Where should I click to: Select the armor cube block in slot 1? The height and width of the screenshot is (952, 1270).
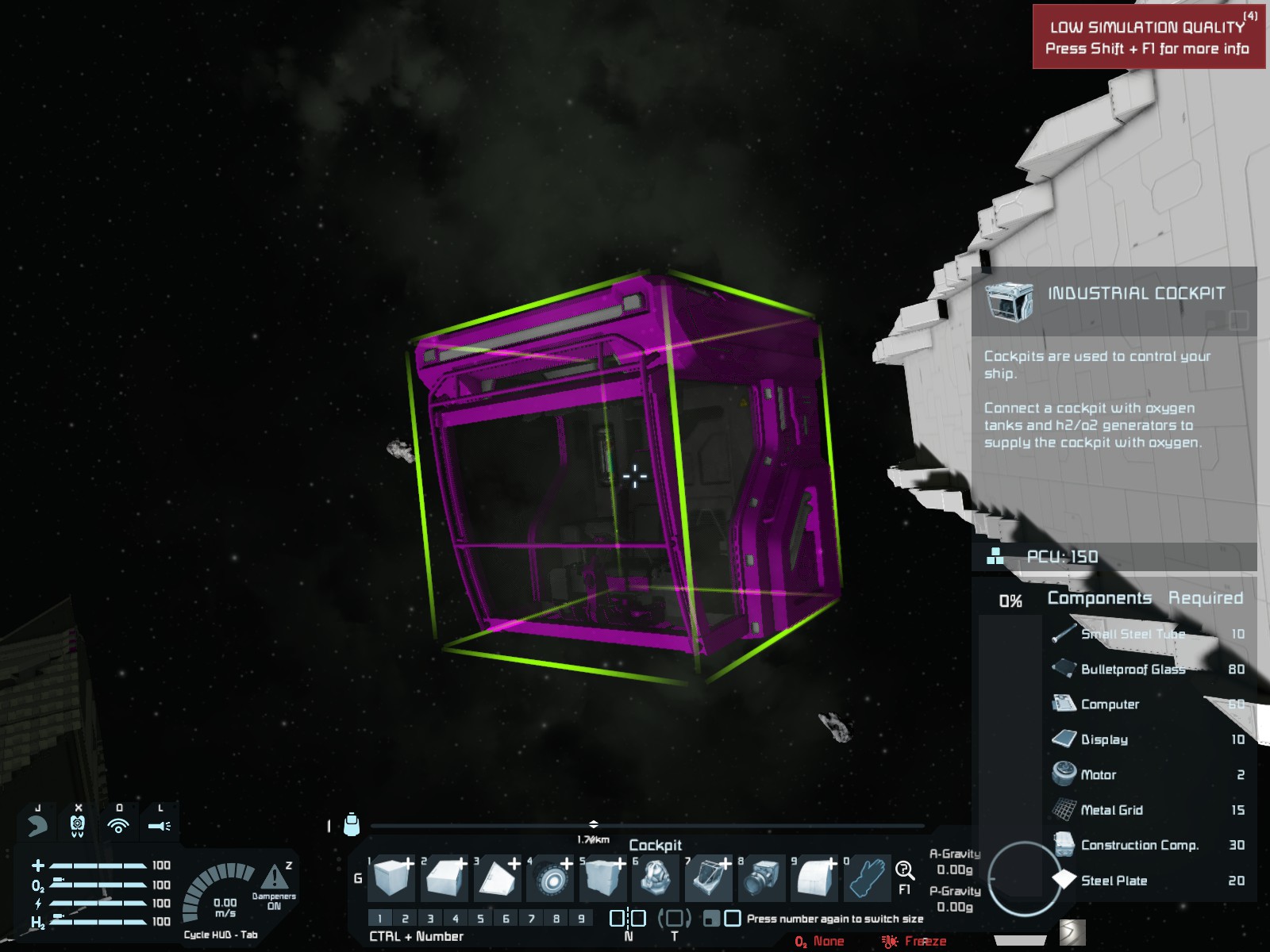tap(394, 879)
